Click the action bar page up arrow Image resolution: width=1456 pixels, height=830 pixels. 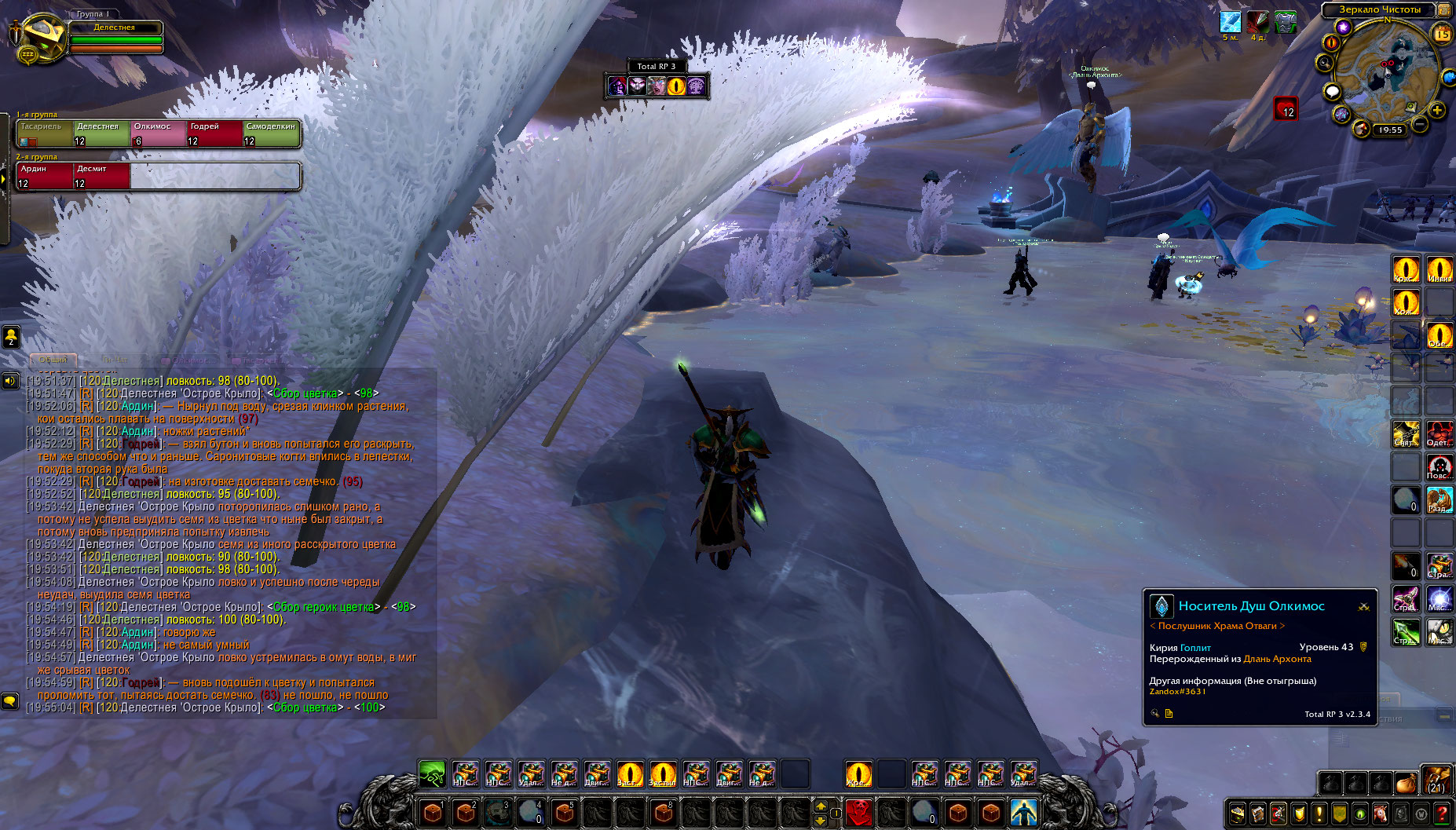[821, 806]
